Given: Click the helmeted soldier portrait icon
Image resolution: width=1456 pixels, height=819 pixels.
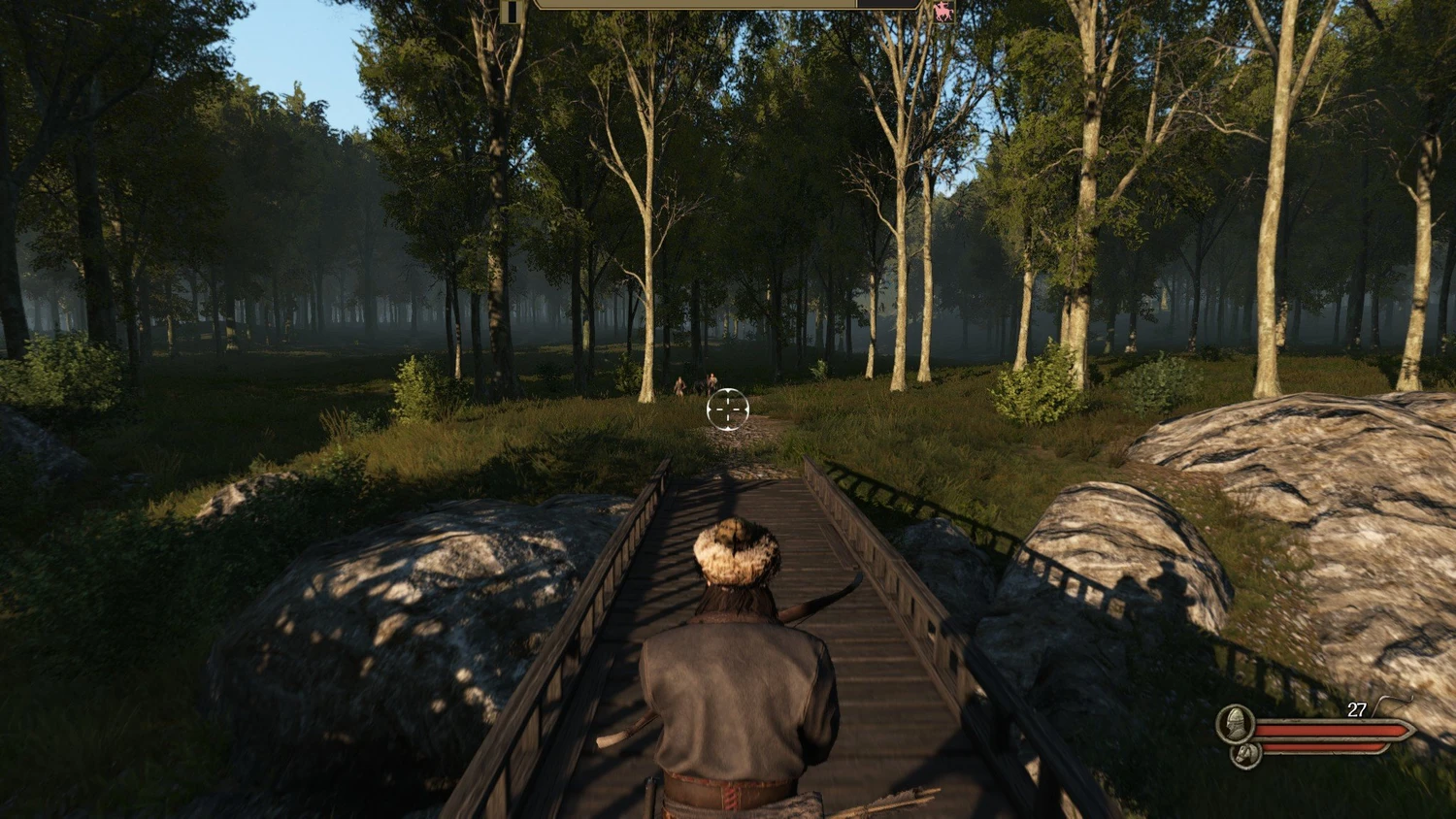Looking at the screenshot, I should point(1235,723).
